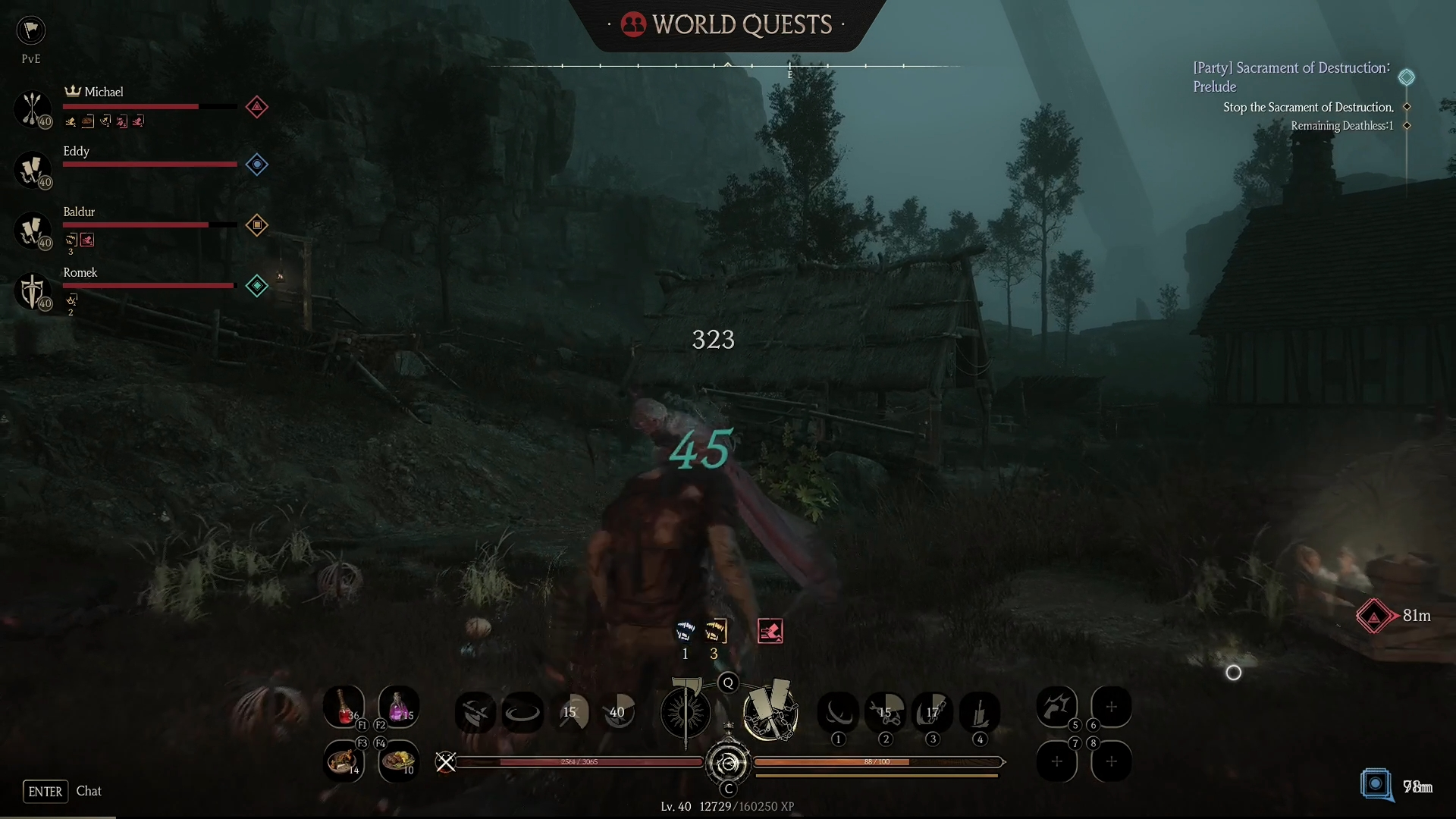Activate the chain skill in slot 2

tap(885, 712)
